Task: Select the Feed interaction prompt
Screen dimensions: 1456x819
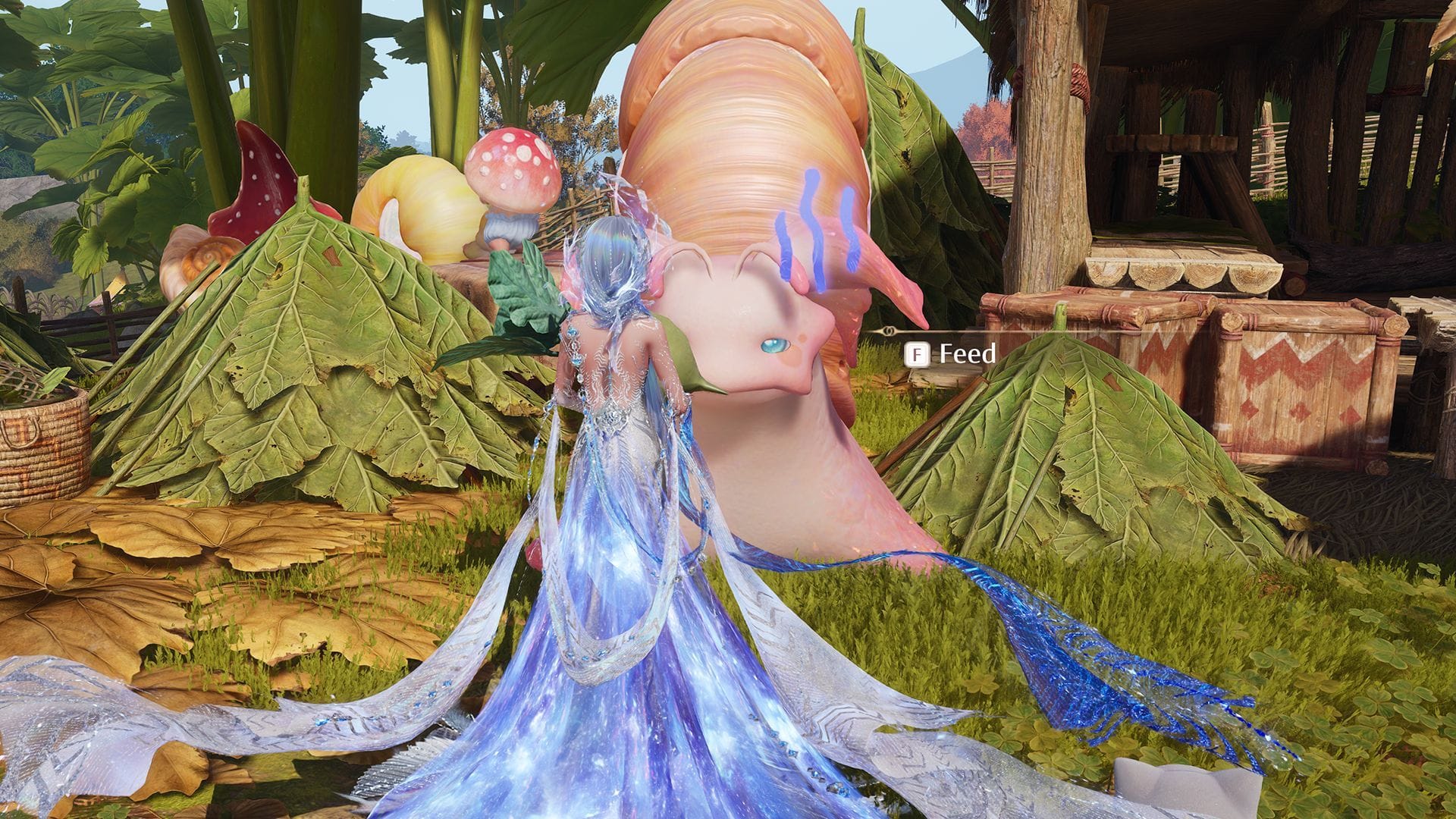Action: 967,353
